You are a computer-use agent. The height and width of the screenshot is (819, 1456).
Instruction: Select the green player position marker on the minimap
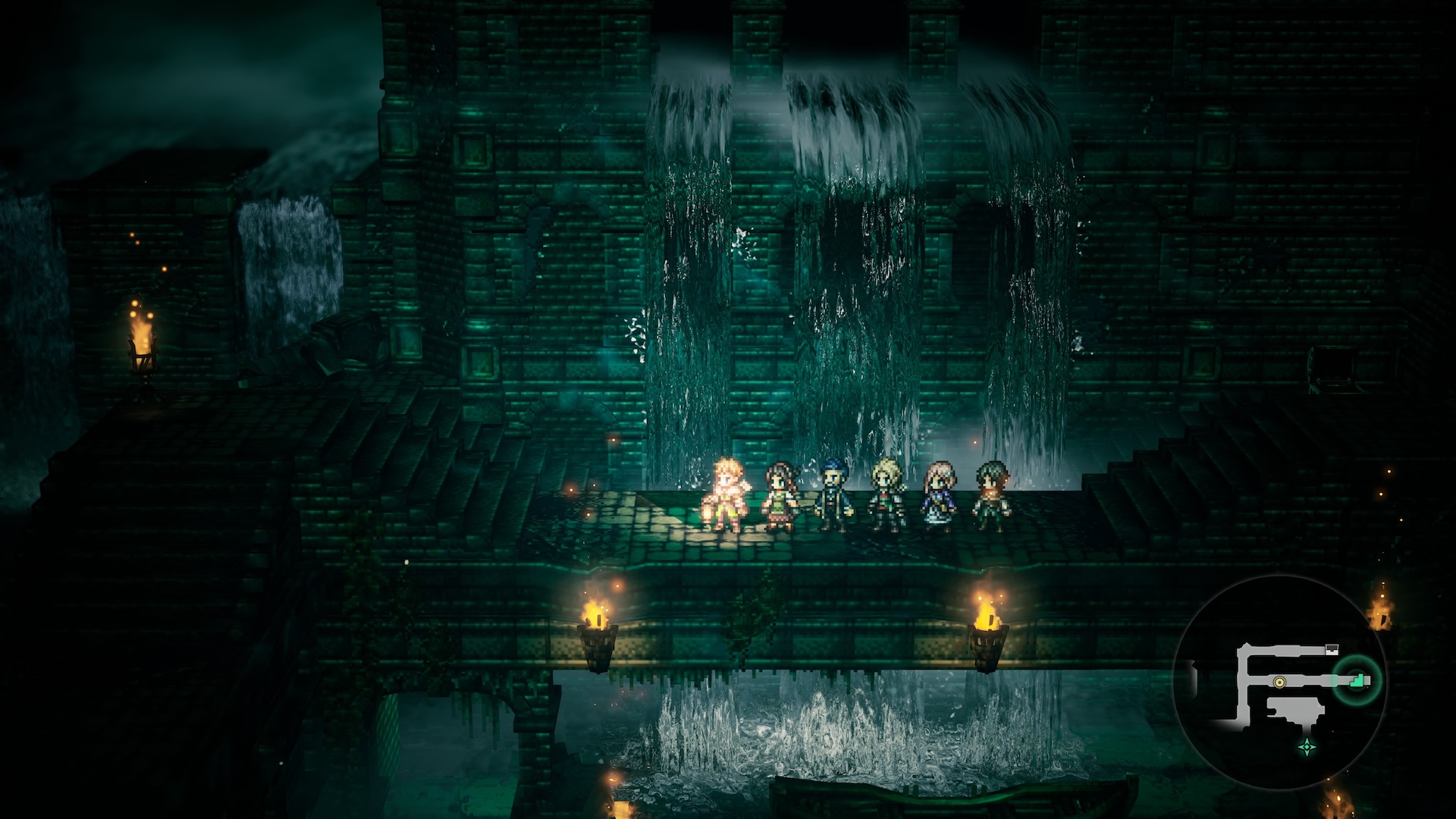(x=1356, y=681)
